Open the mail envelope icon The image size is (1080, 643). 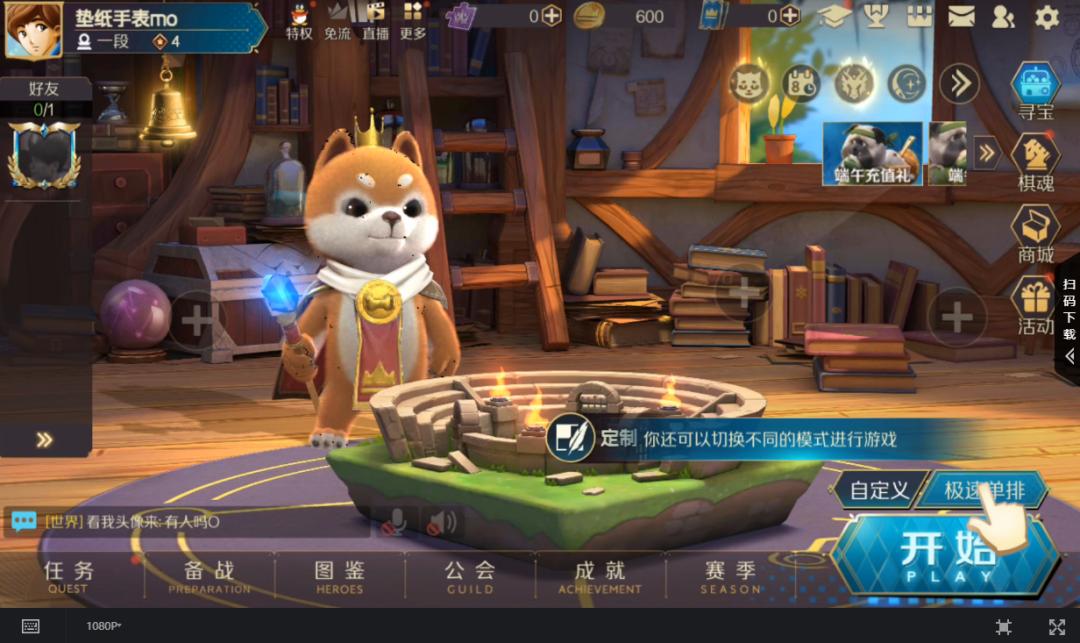[961, 16]
